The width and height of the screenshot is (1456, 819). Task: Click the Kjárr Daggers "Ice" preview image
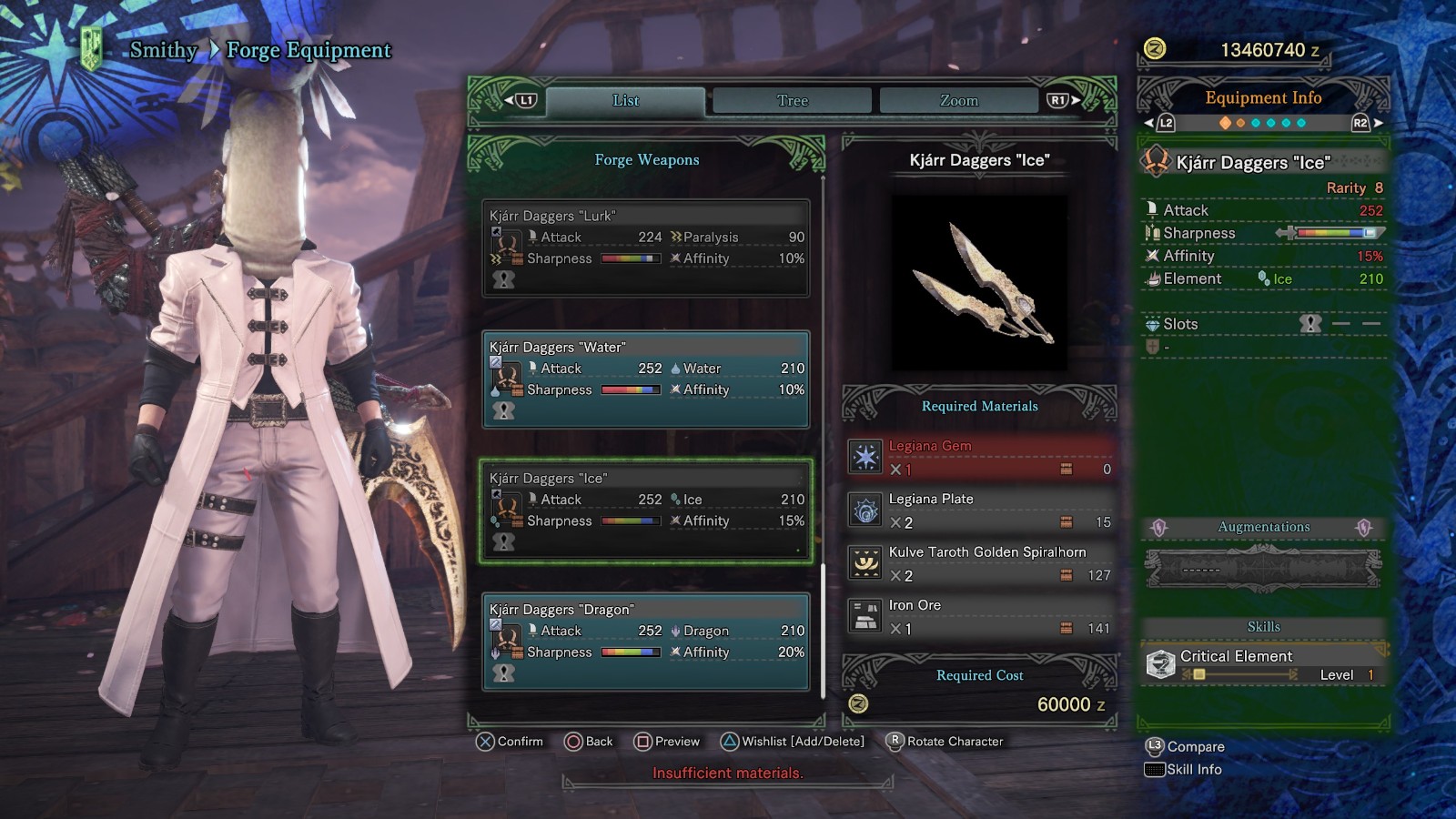point(979,283)
